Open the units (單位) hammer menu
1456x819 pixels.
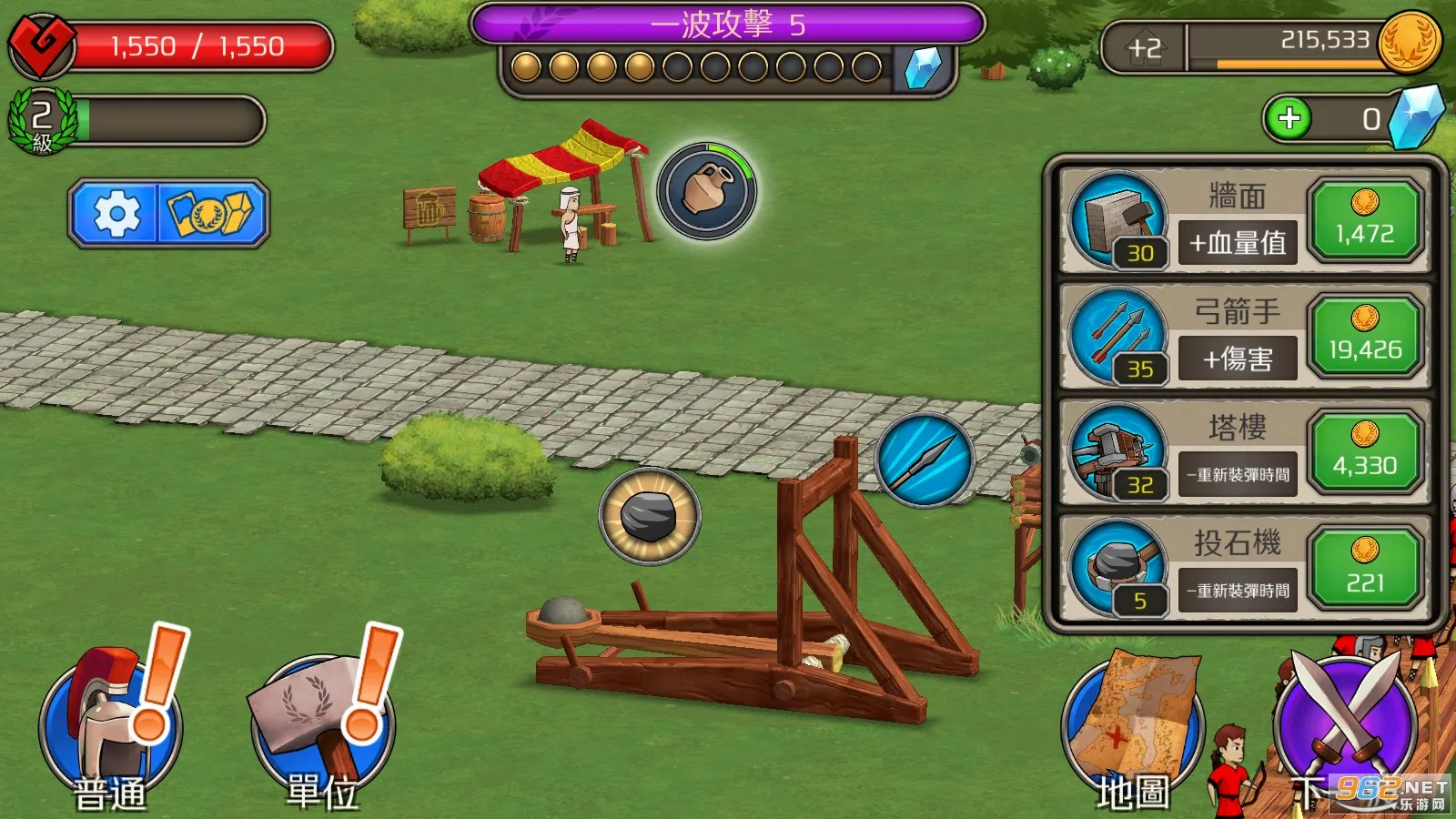point(321,728)
